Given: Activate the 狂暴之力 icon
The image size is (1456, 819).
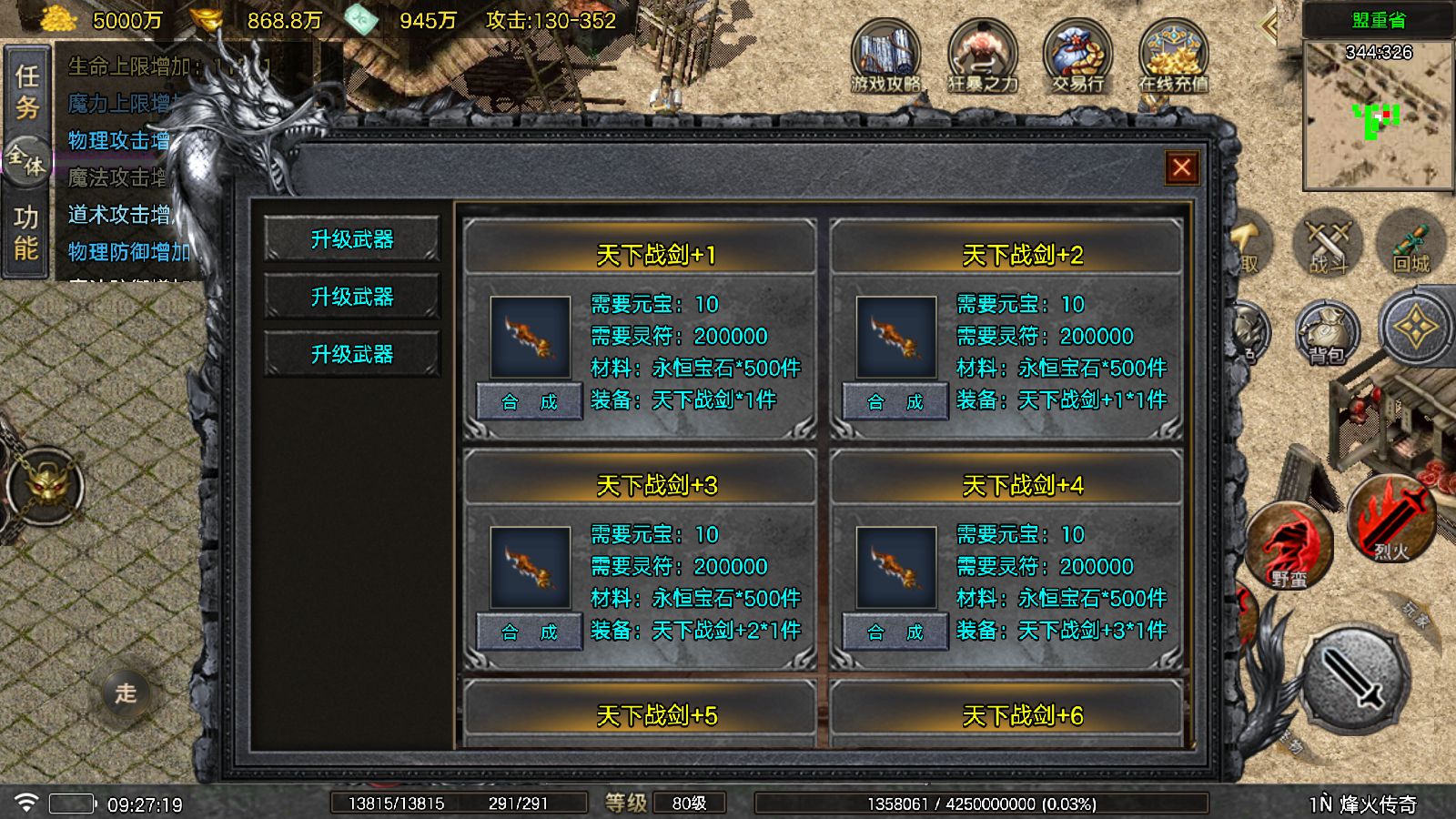Looking at the screenshot, I should point(982,58).
